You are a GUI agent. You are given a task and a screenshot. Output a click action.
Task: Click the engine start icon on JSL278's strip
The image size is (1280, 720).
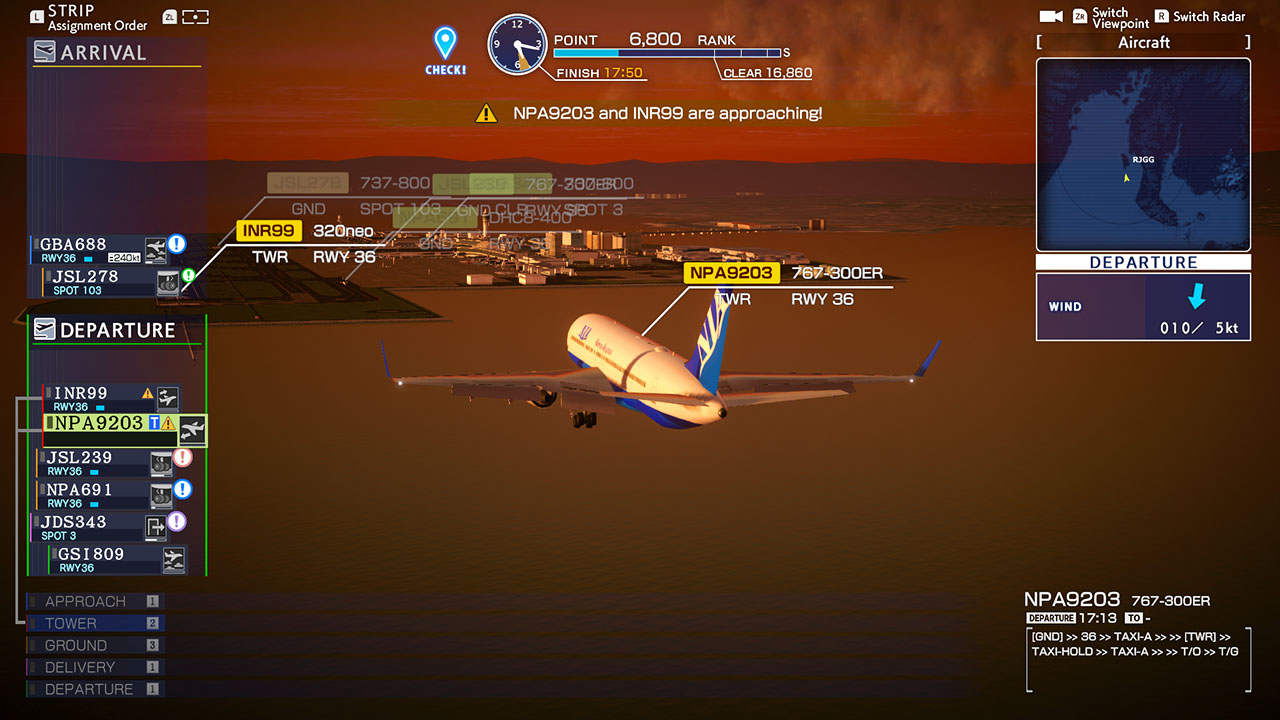(168, 283)
